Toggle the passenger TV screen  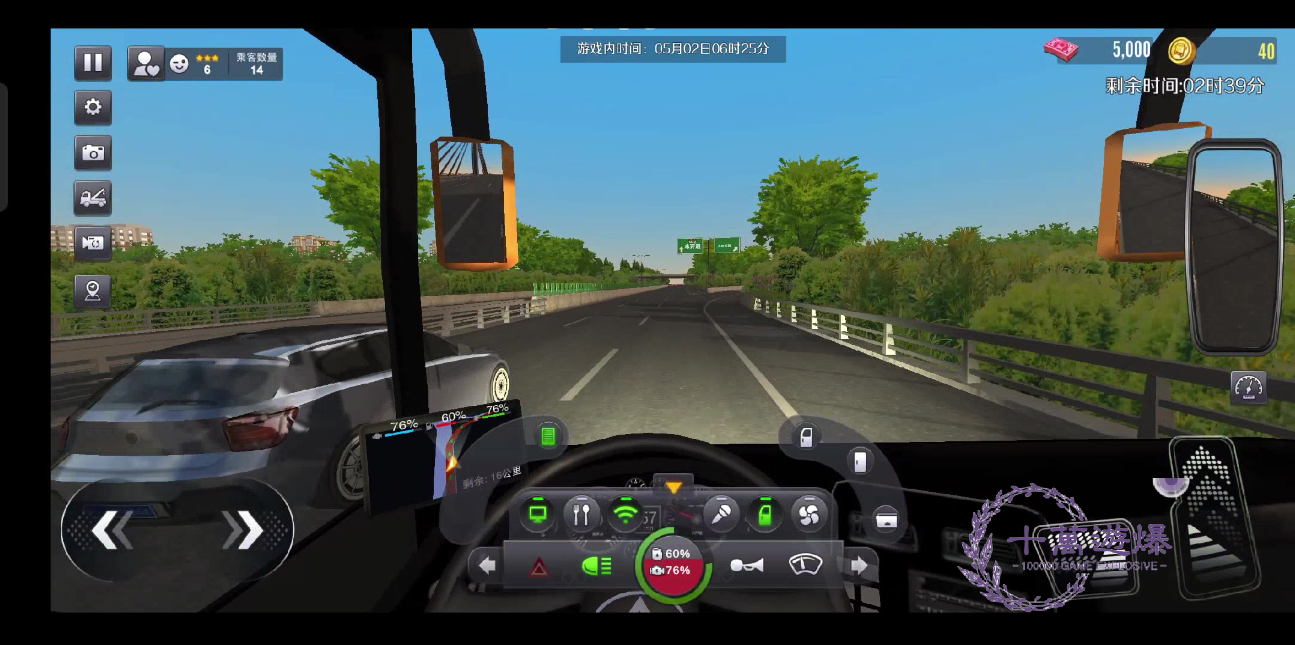538,515
